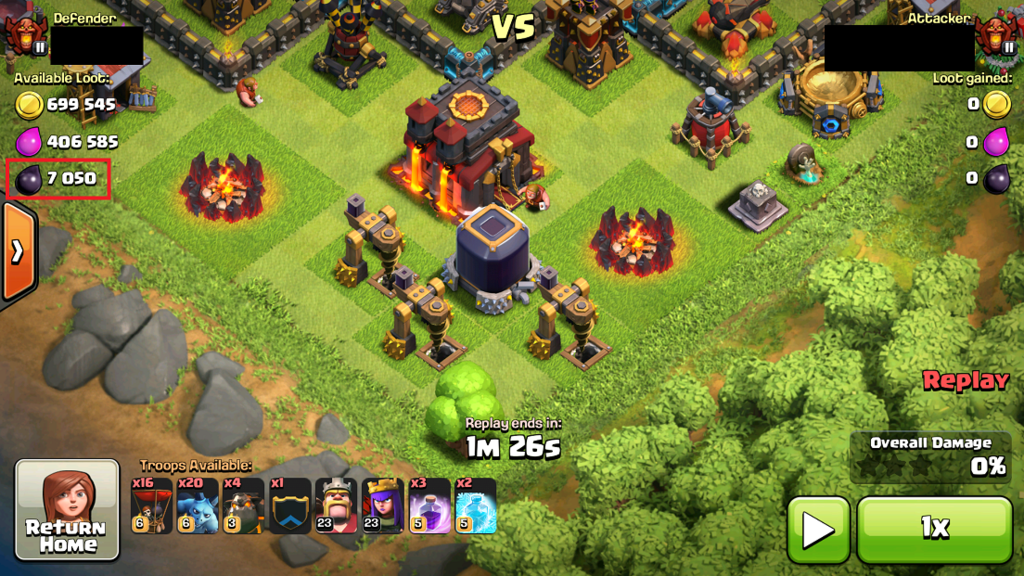Viewport: 1024px width, 576px height.
Task: Select the Freeze spell card
Action: pos(475,505)
